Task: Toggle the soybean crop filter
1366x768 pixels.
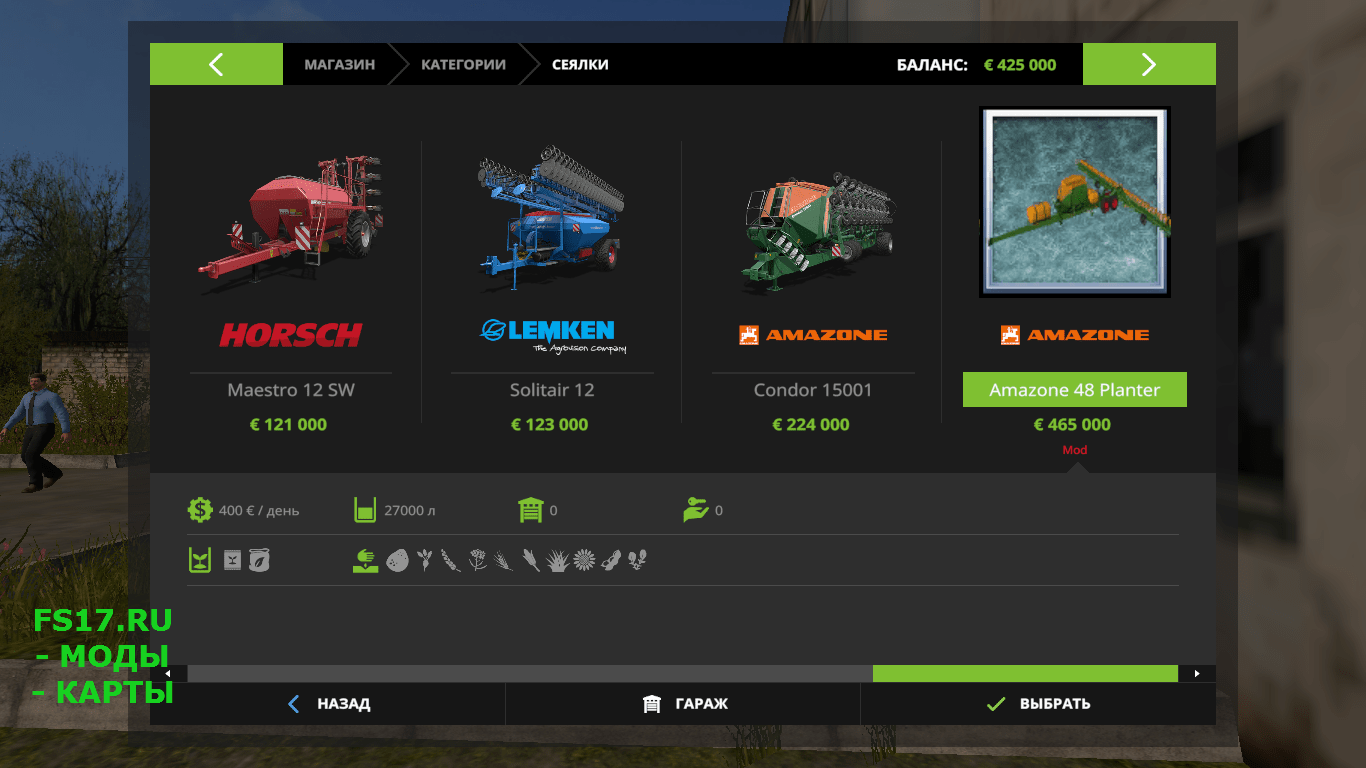Action: pos(610,560)
